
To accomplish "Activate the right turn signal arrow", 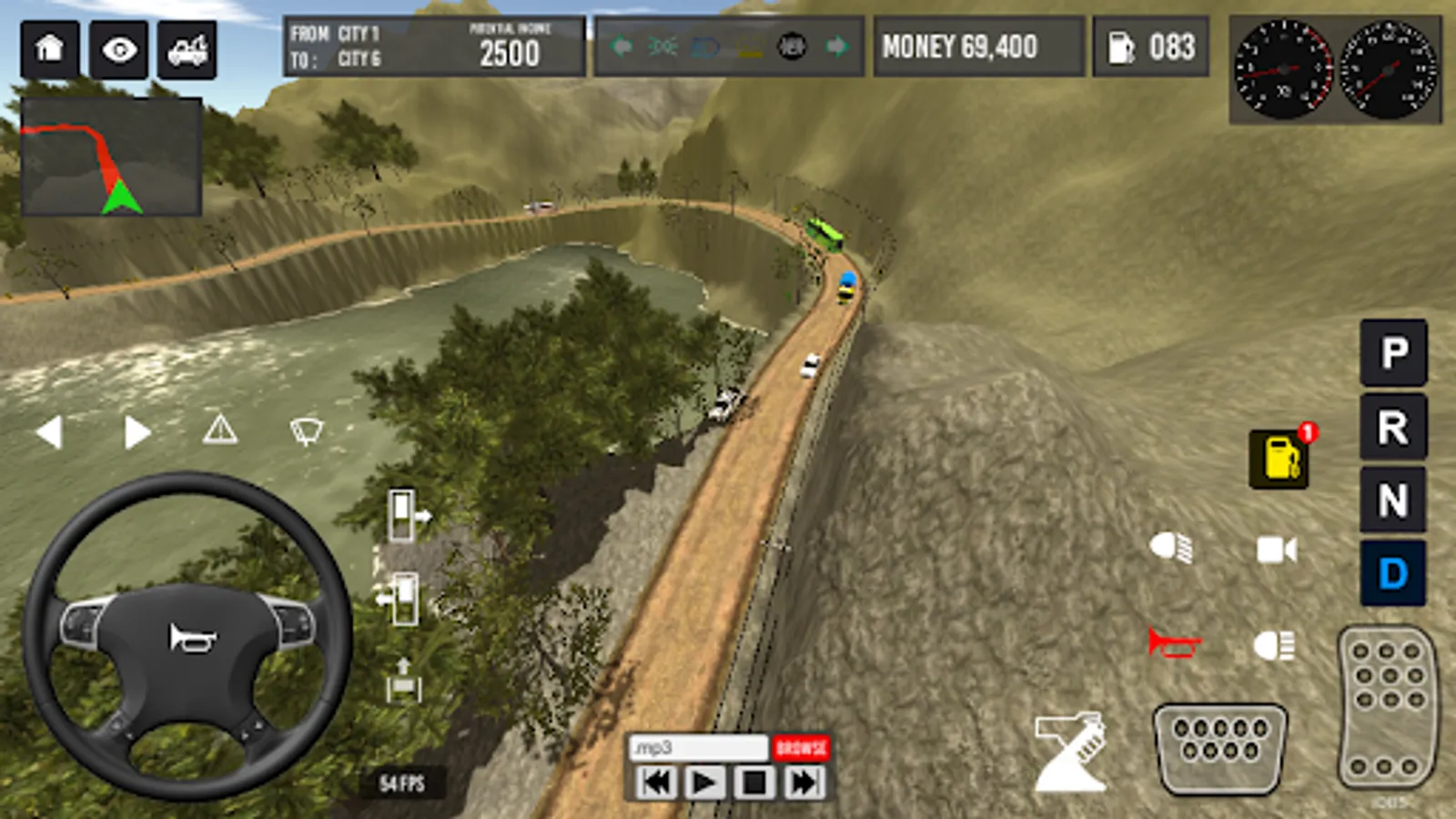I will point(136,432).
